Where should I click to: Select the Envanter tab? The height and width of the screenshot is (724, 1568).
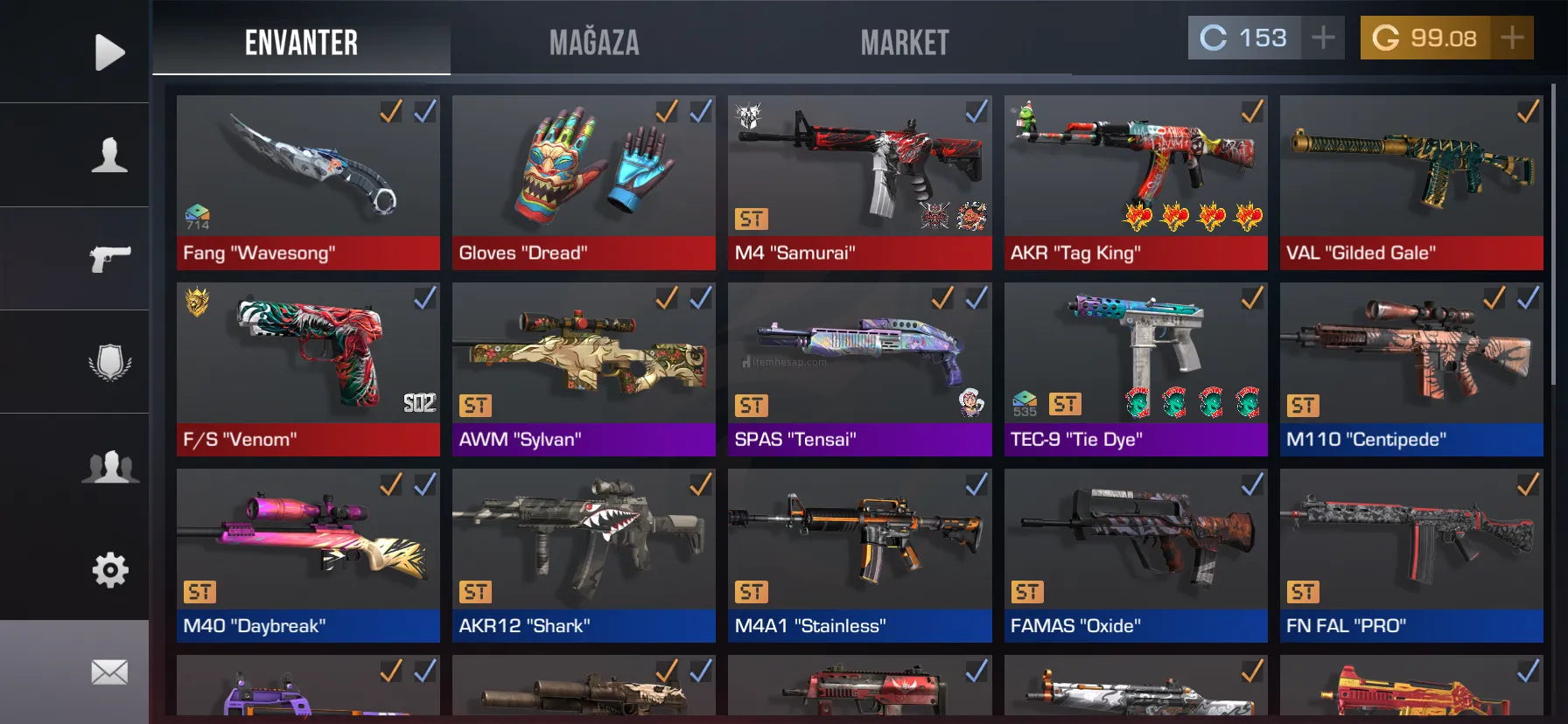coord(301,42)
